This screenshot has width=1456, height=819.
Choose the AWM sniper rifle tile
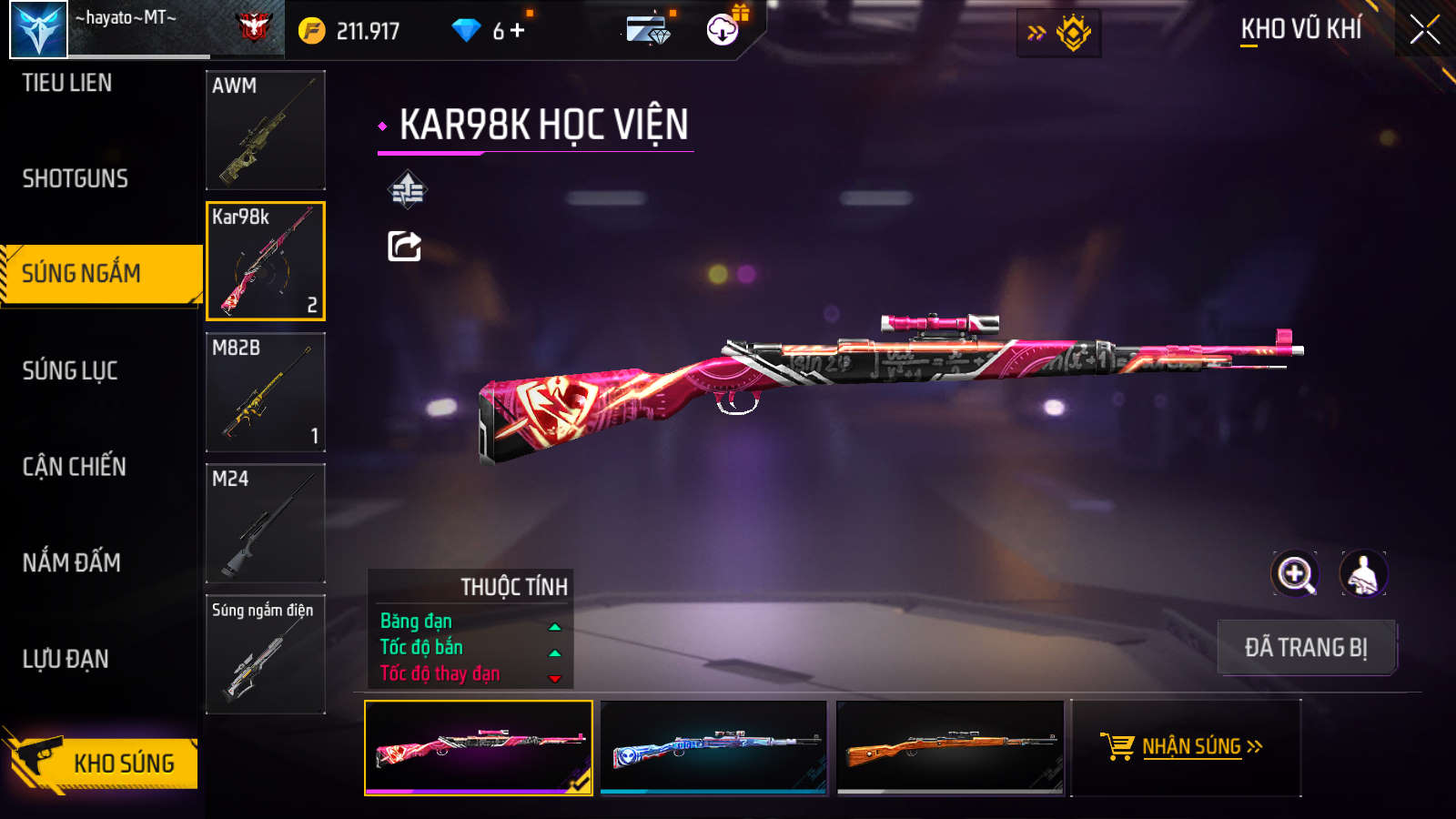pyautogui.click(x=266, y=130)
